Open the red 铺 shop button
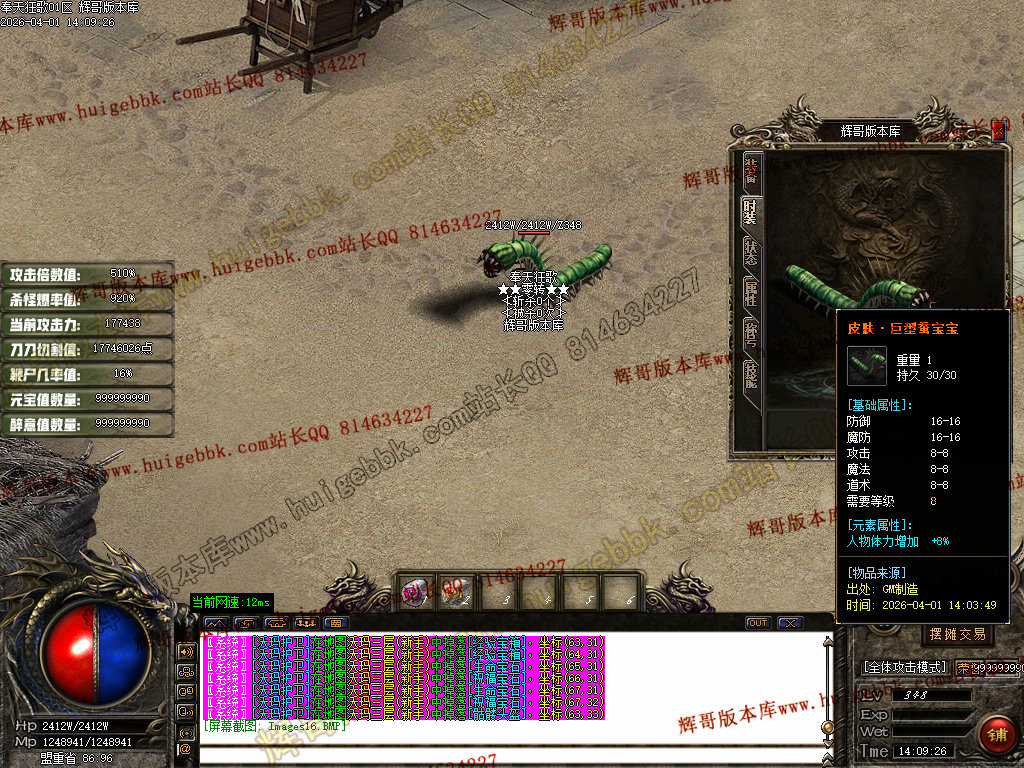Screen dimensions: 1024x768 [996, 735]
